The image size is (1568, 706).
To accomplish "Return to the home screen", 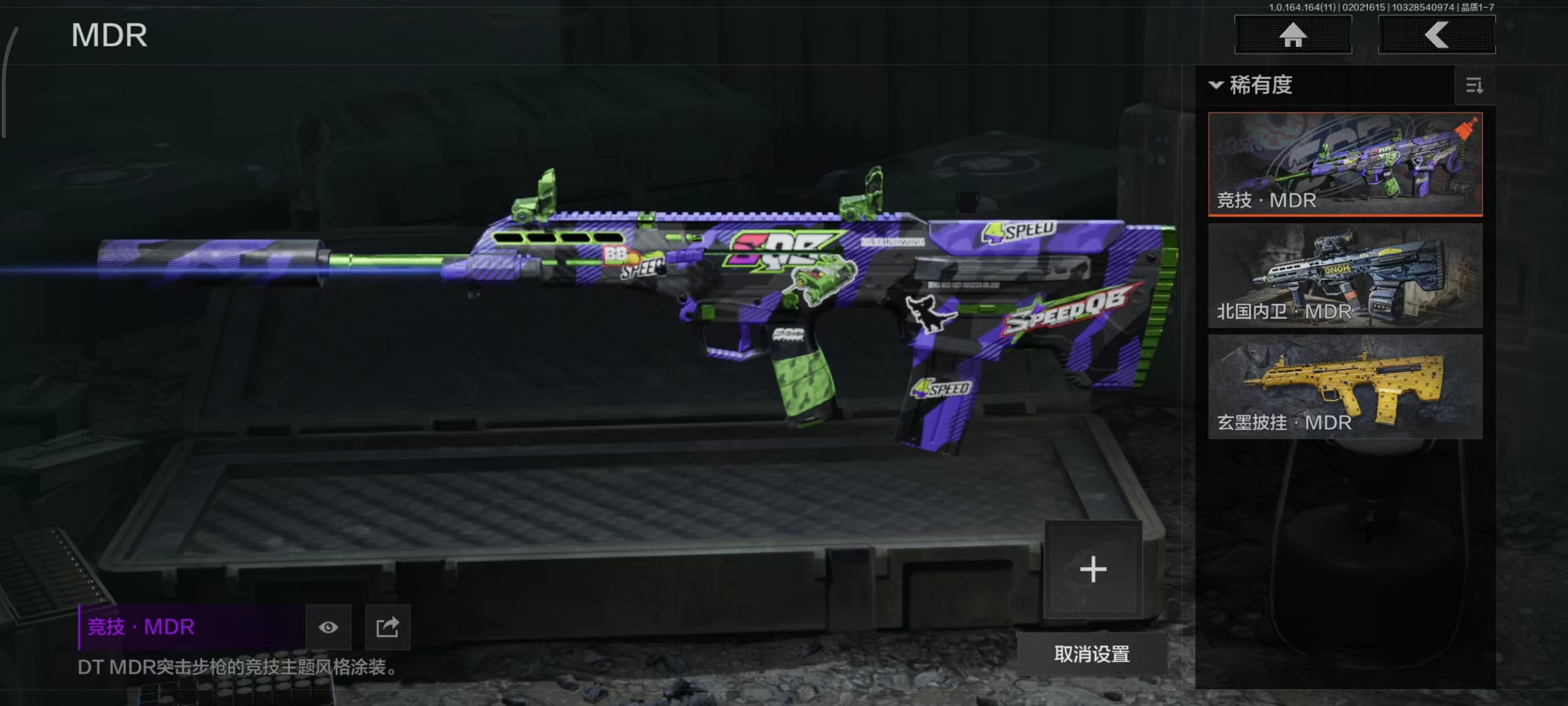I will (1293, 35).
